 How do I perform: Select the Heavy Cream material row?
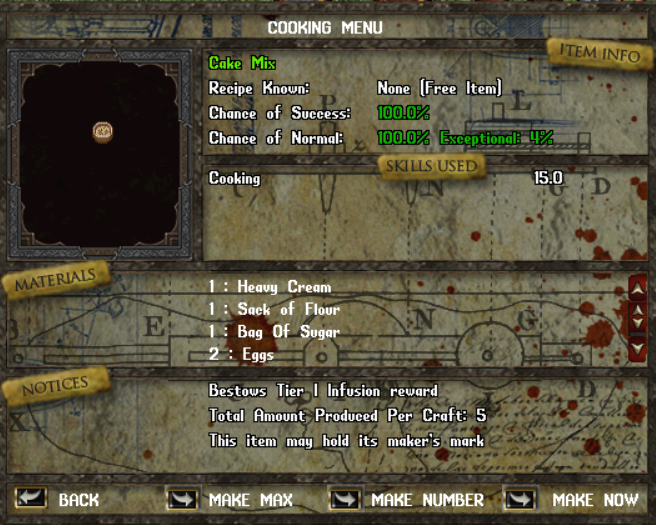(x=270, y=287)
